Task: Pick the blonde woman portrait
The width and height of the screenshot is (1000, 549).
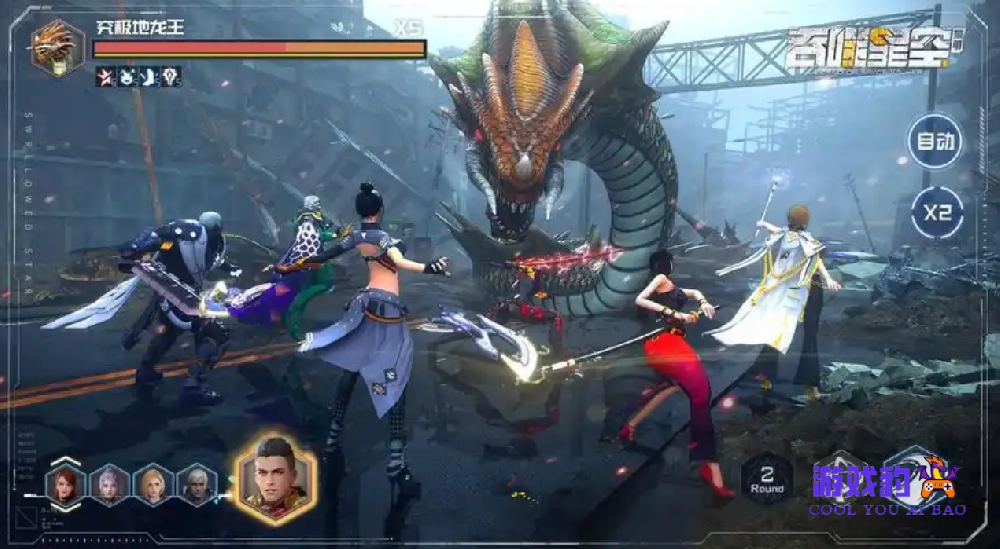Action: point(153,485)
